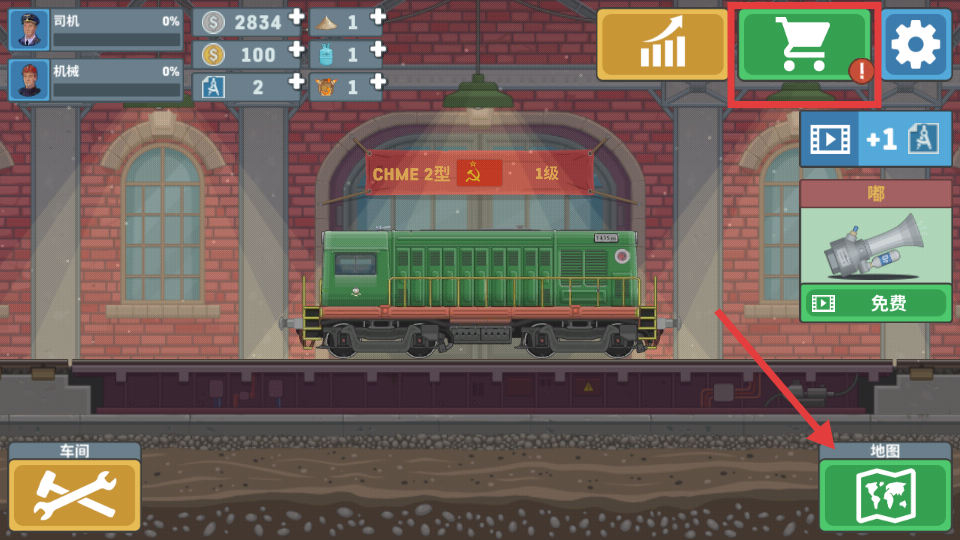Image resolution: width=960 pixels, height=540 pixels.
Task: Select the 司机 driver portrait
Action: click(29, 30)
